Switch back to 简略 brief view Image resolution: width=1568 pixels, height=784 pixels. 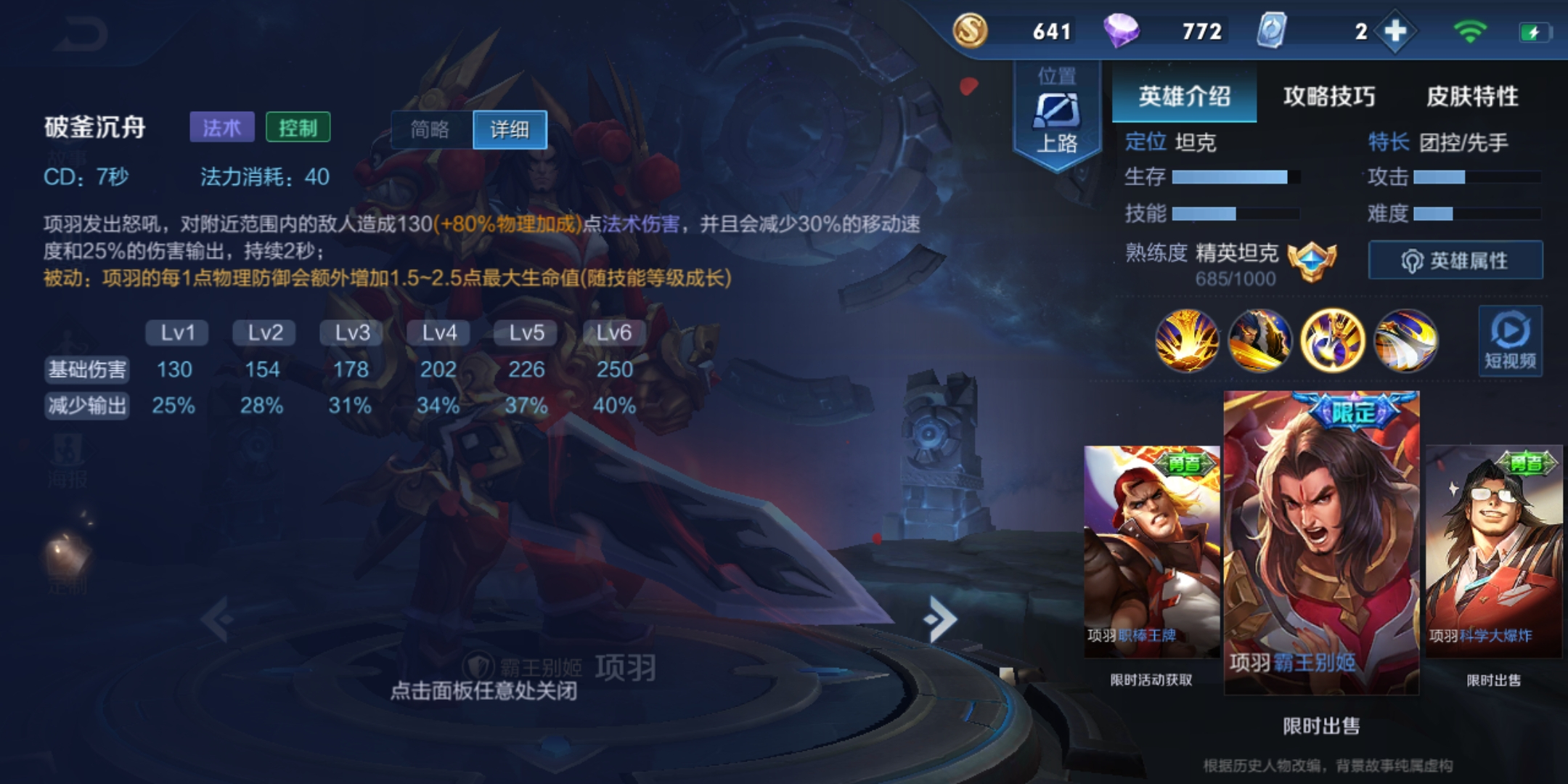[431, 129]
